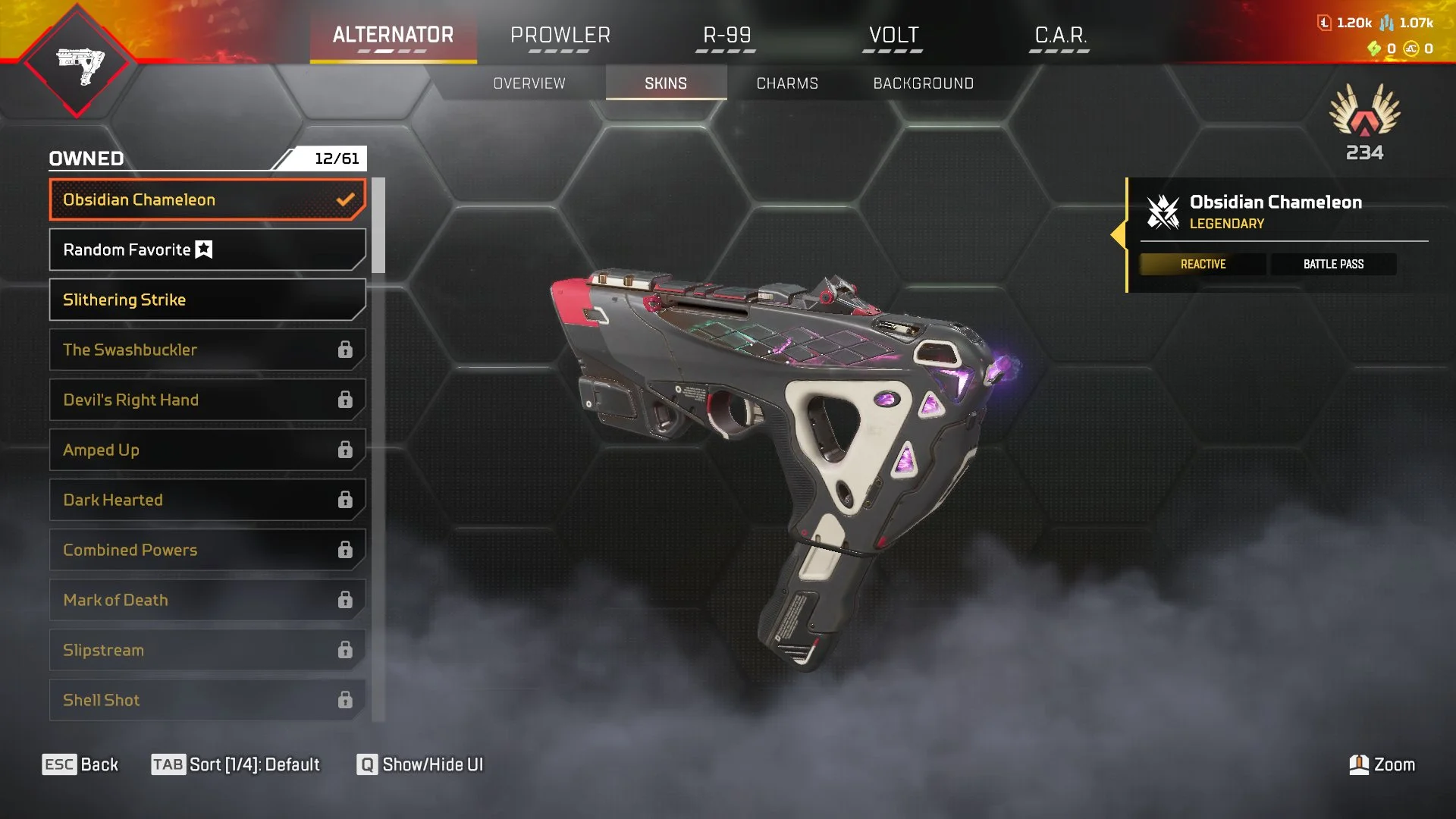1456x819 pixels.
Task: Select the Obsidian Chameleon skin
Action: 207,199
